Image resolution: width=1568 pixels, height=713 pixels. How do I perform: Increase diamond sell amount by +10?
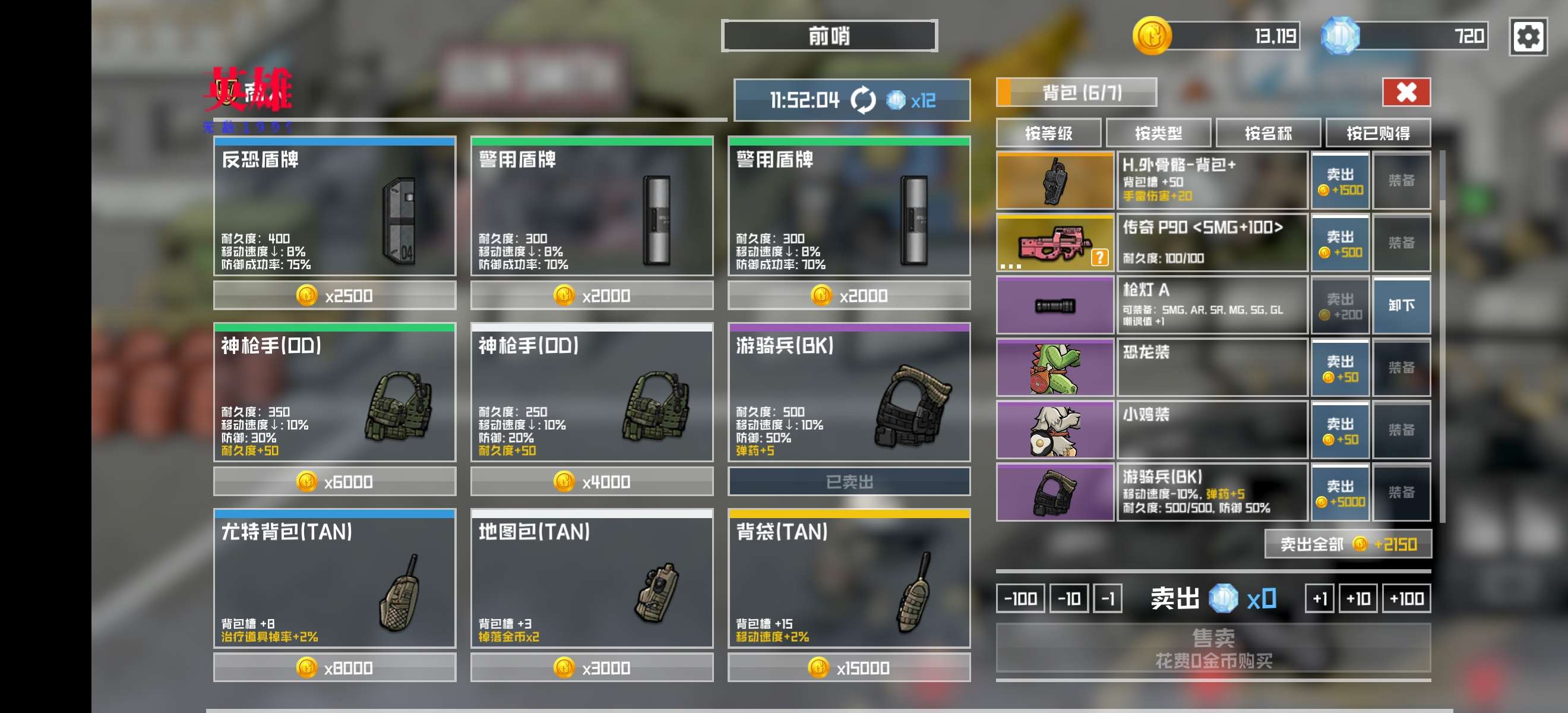(1357, 598)
